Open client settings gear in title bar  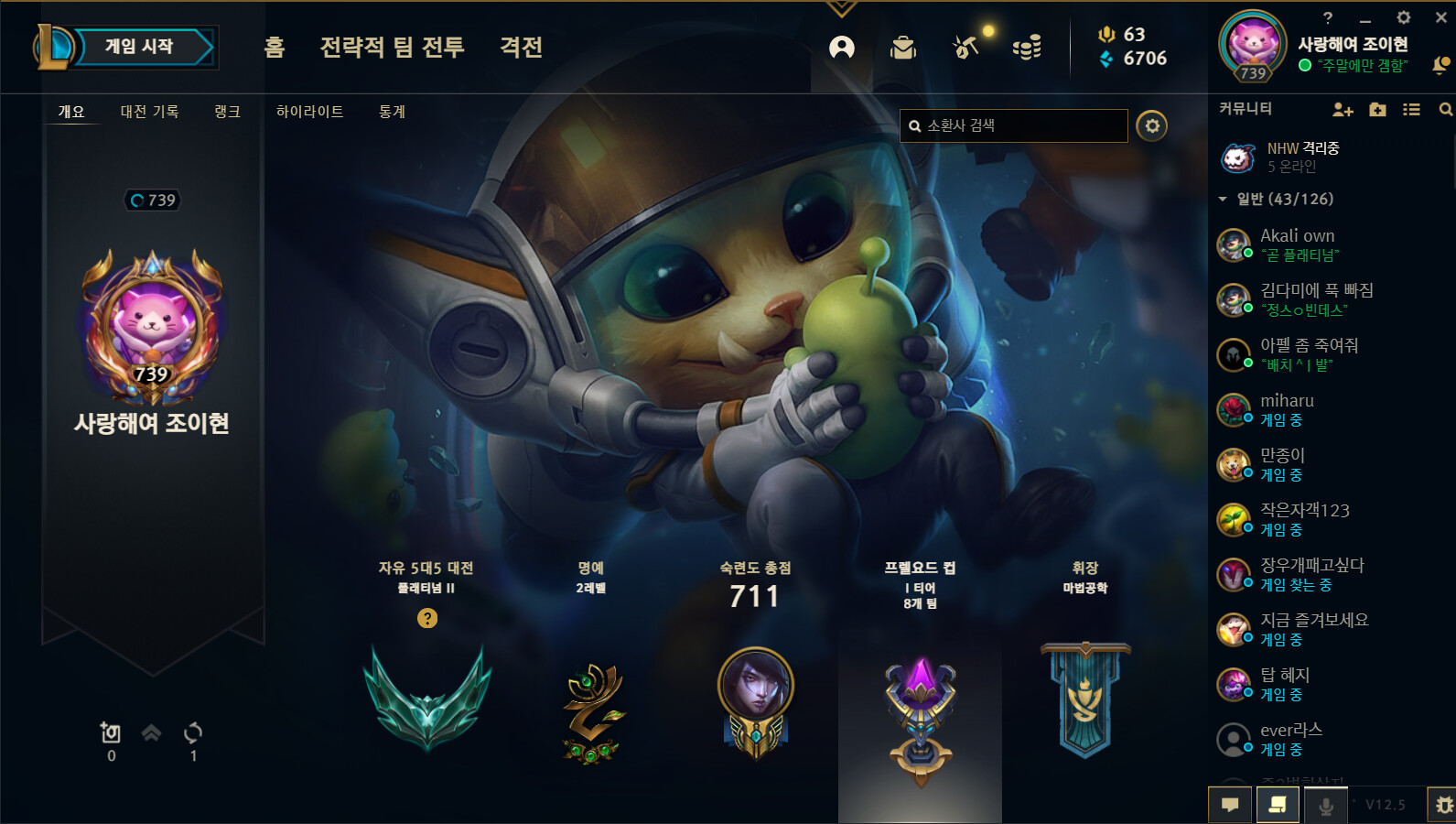(x=1403, y=17)
